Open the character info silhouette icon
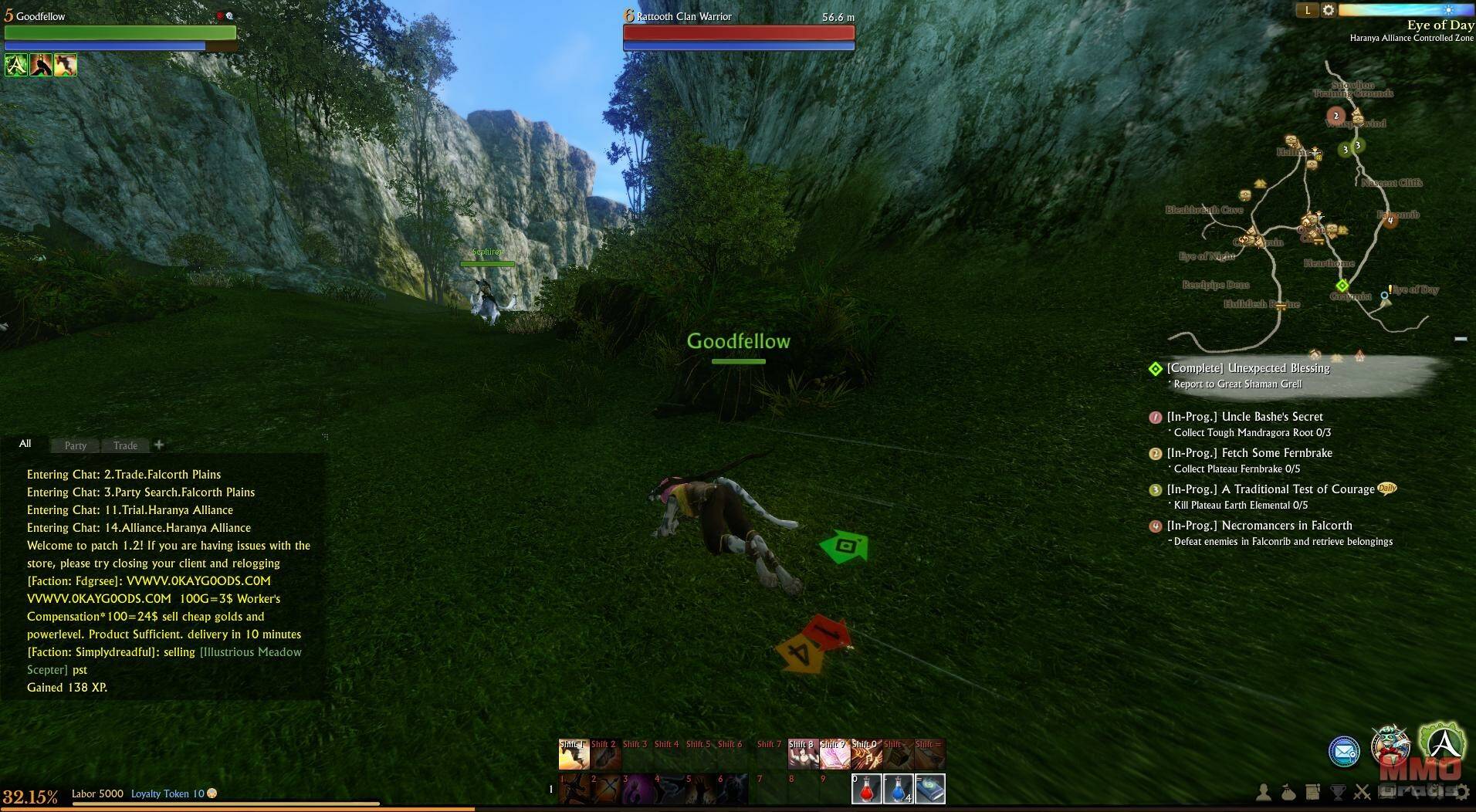 [1264, 792]
